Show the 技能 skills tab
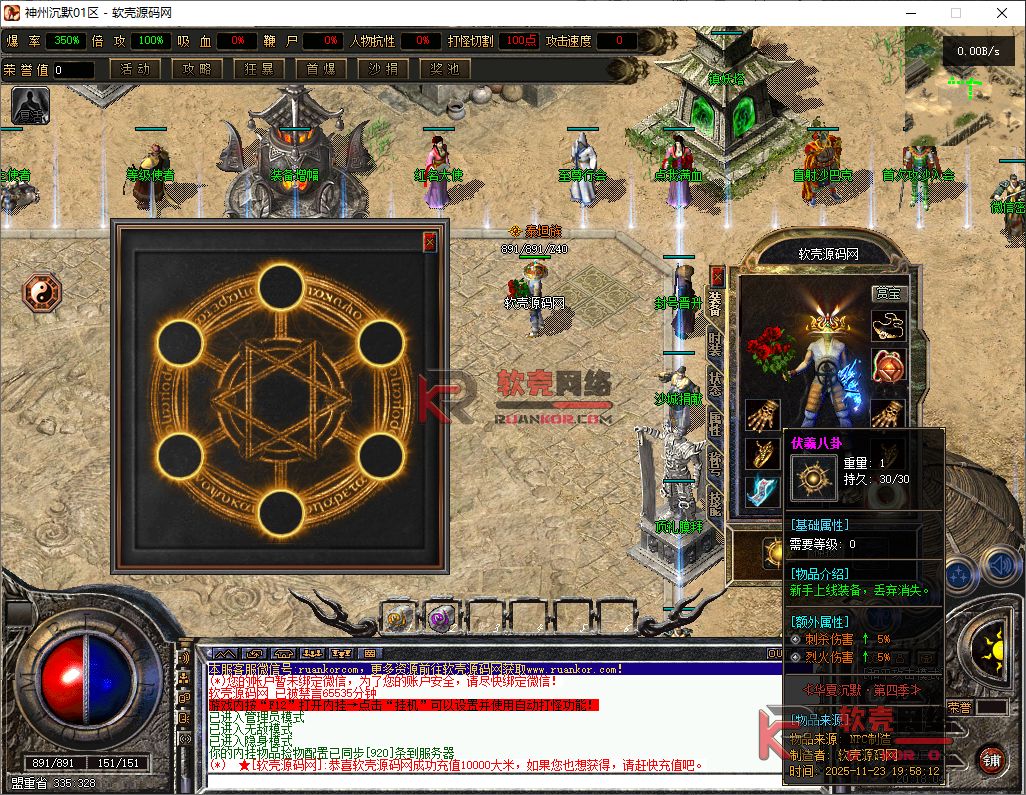The width and height of the screenshot is (1026, 795). [715, 500]
